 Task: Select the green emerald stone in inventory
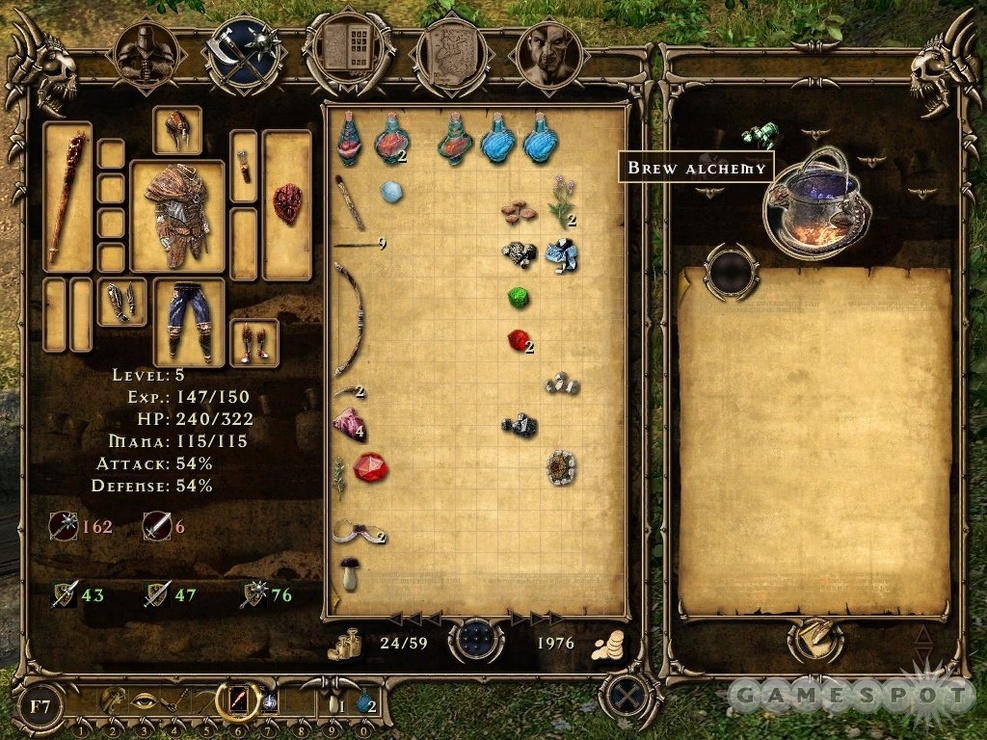pyautogui.click(x=517, y=297)
